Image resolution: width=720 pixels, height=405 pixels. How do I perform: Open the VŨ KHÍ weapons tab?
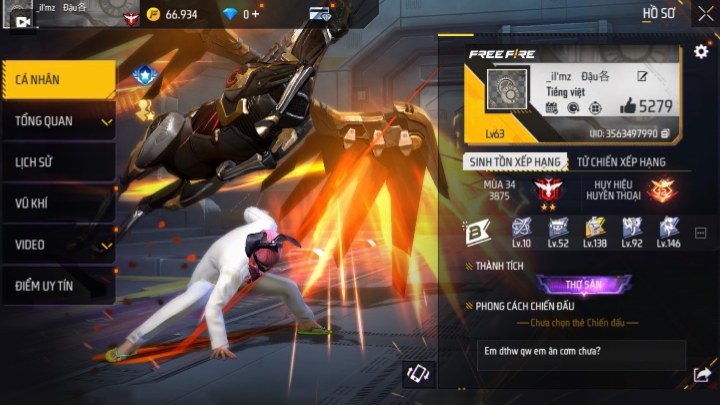[x=57, y=203]
